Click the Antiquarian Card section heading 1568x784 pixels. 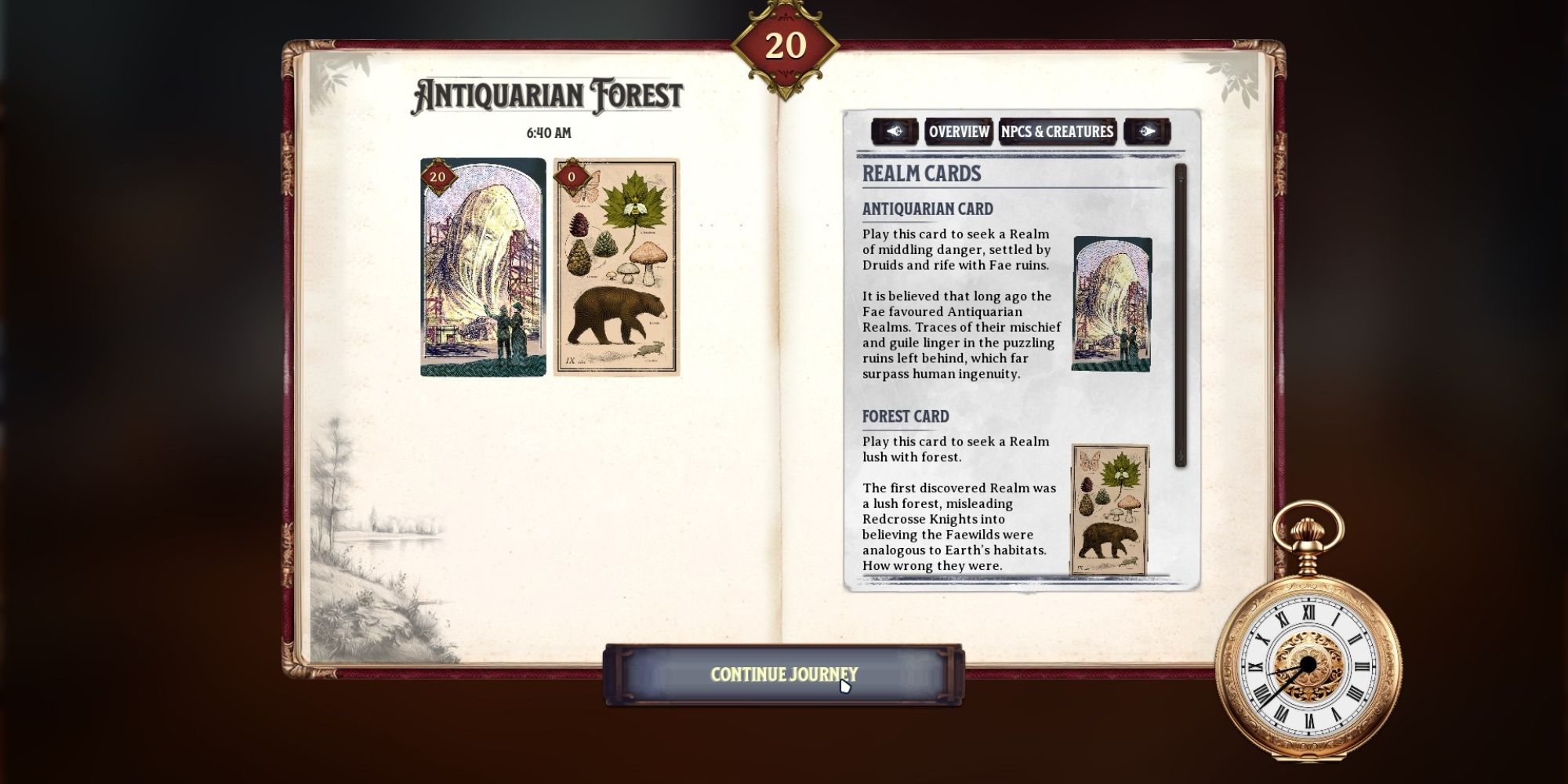(x=929, y=209)
